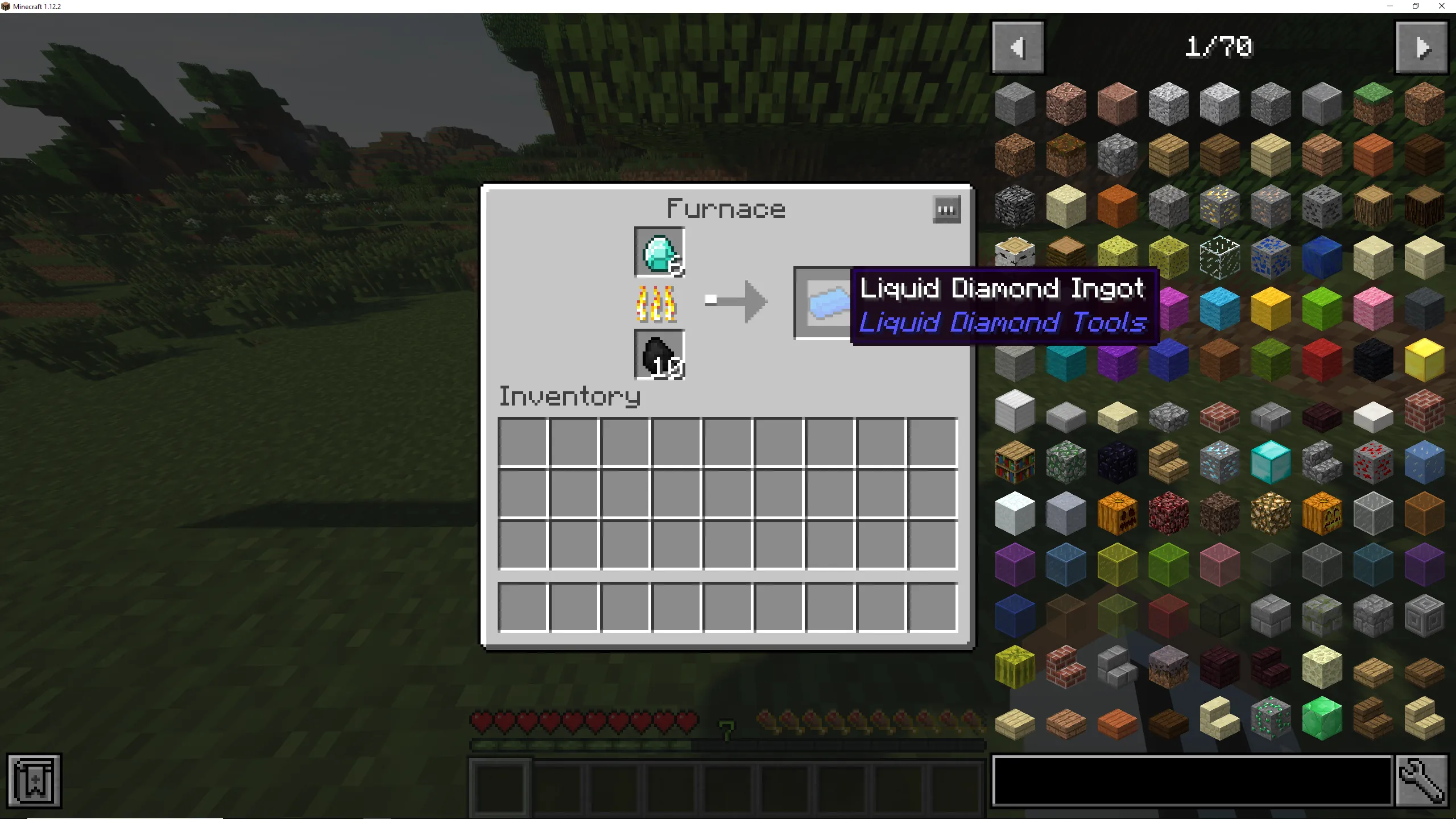Go to the next JEI item page
This screenshot has width=1456, height=819.
1421,47
